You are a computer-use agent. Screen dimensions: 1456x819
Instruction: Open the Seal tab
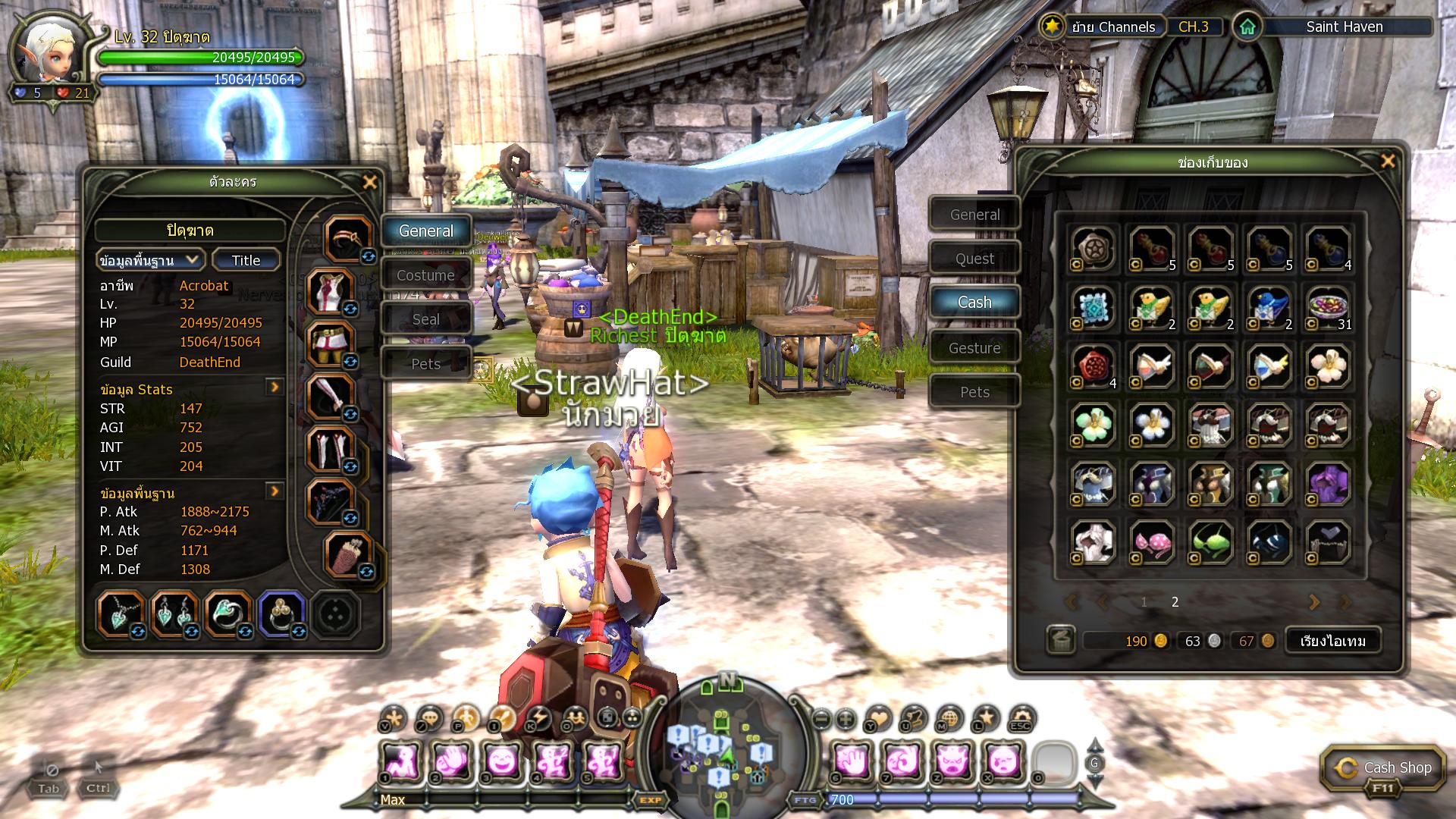[x=425, y=319]
